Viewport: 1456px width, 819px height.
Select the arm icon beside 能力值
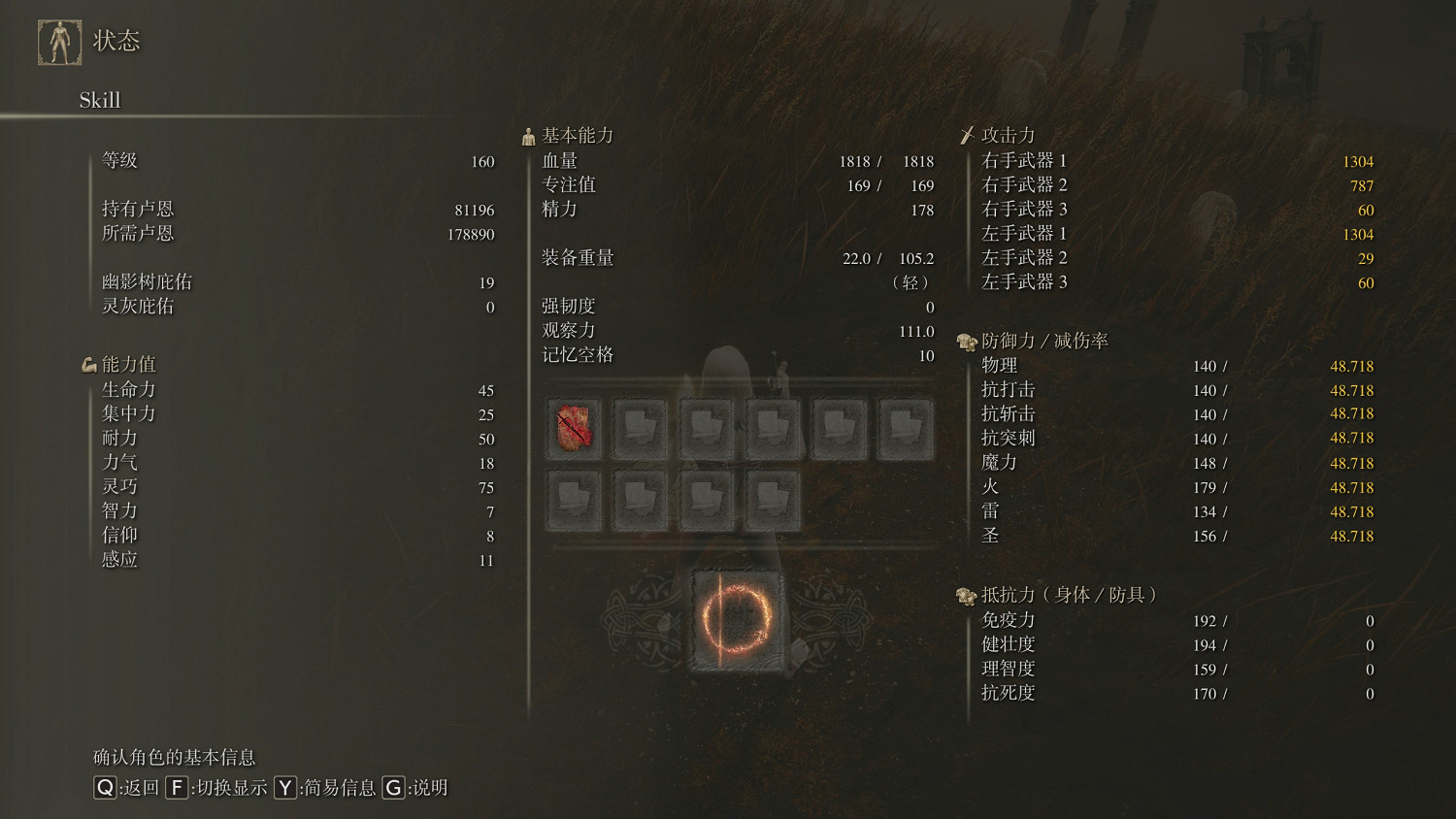coord(88,364)
